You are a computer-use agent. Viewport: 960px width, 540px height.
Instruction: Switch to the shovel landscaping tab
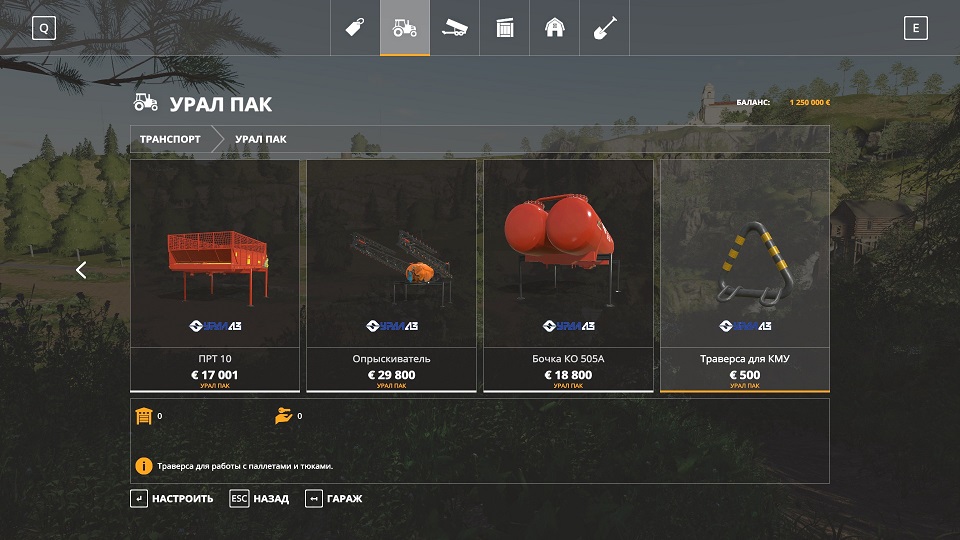605,28
